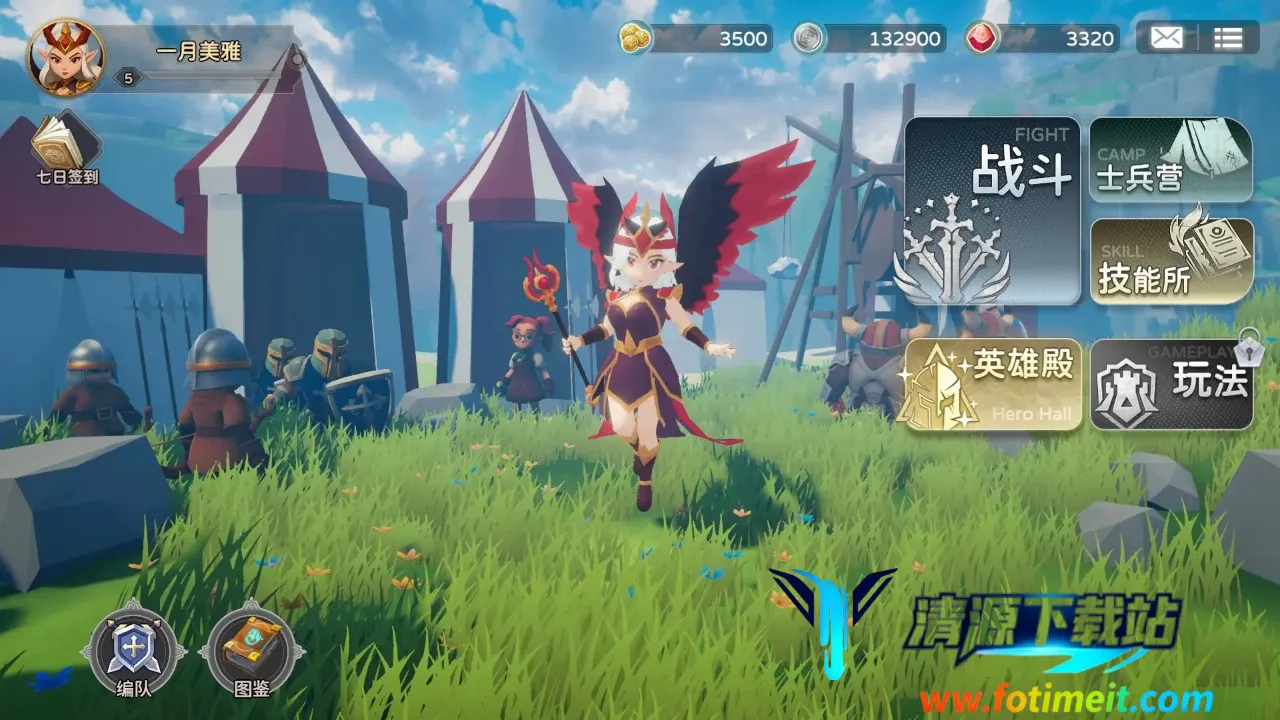Tap the gold coins currency icon
The height and width of the screenshot is (720, 1280).
[634, 38]
